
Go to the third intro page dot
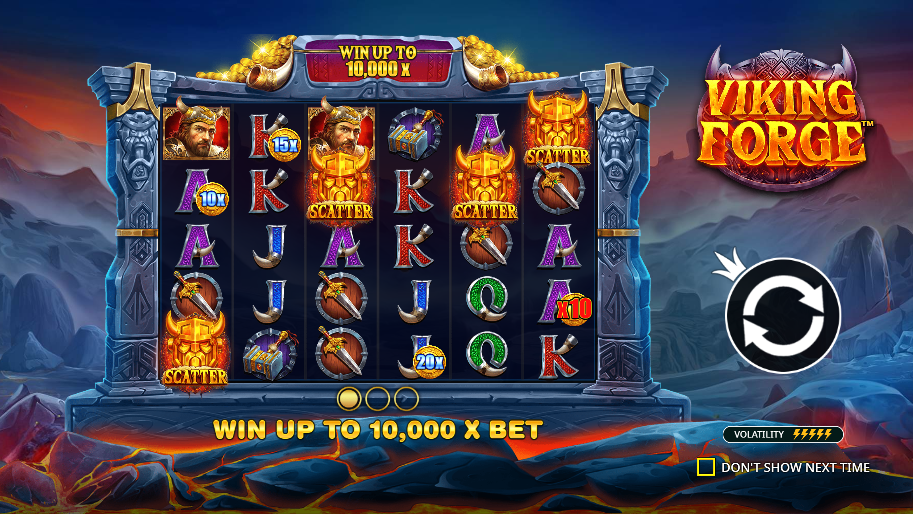coord(406,399)
